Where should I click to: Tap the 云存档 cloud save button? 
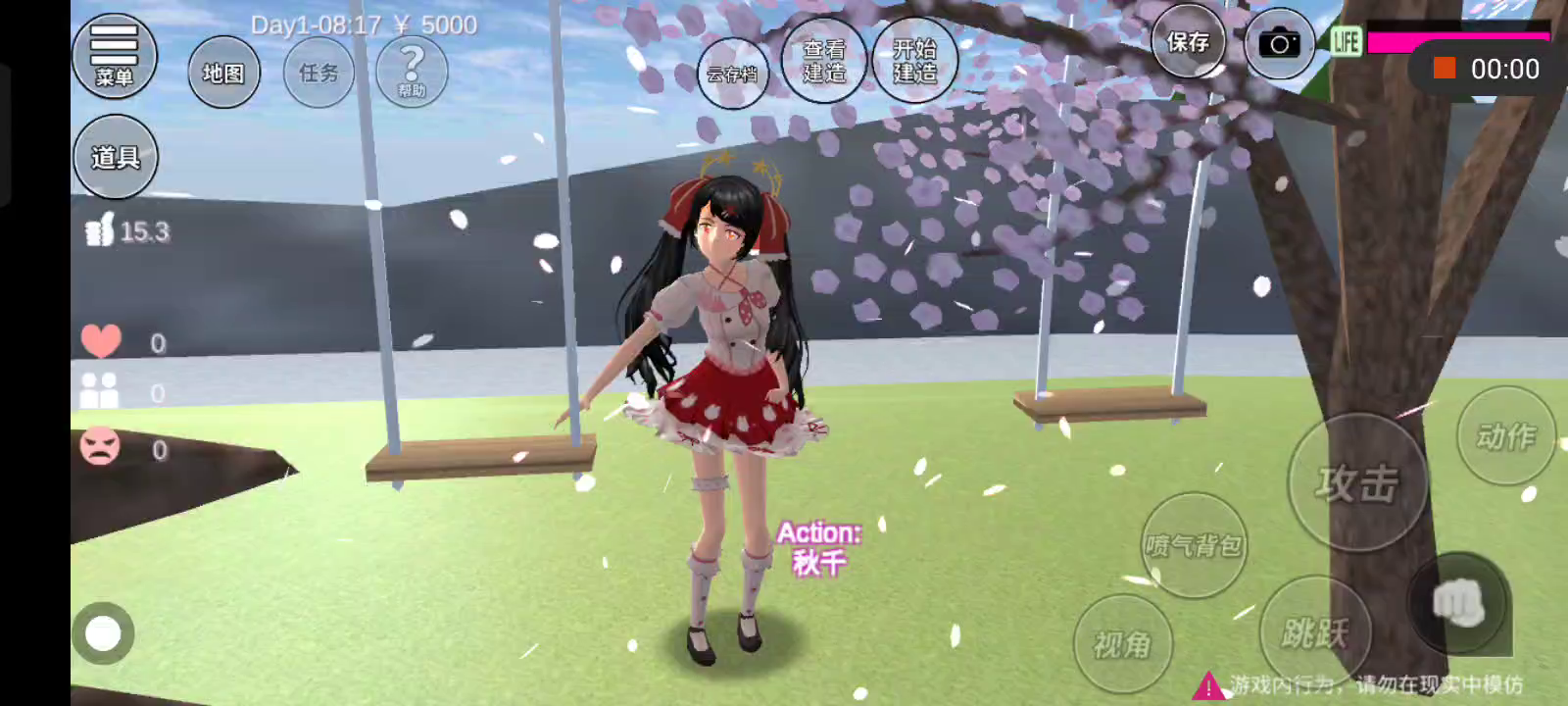click(x=732, y=74)
